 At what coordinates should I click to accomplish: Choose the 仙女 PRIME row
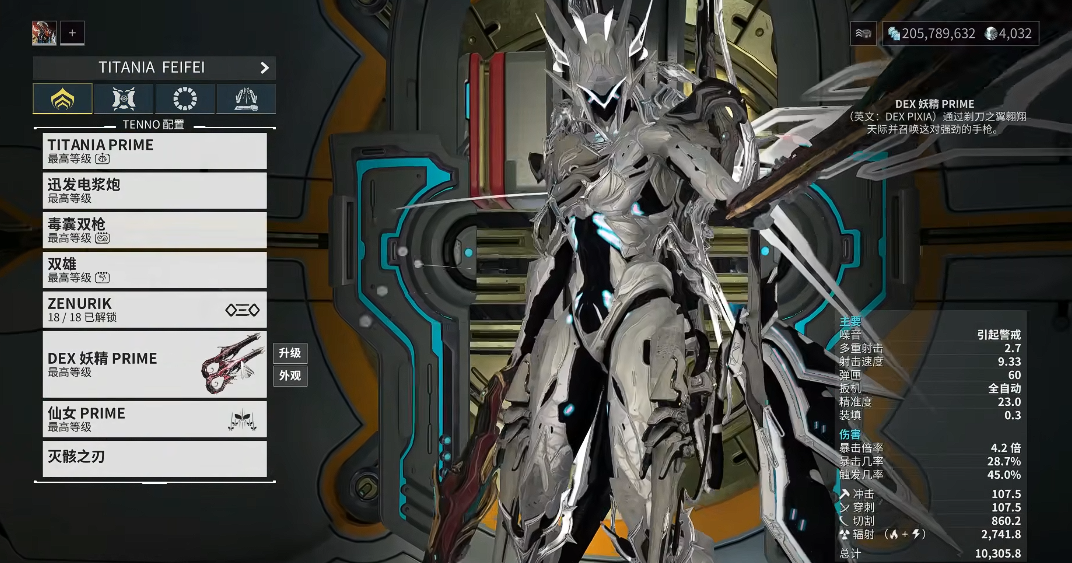(x=156, y=419)
